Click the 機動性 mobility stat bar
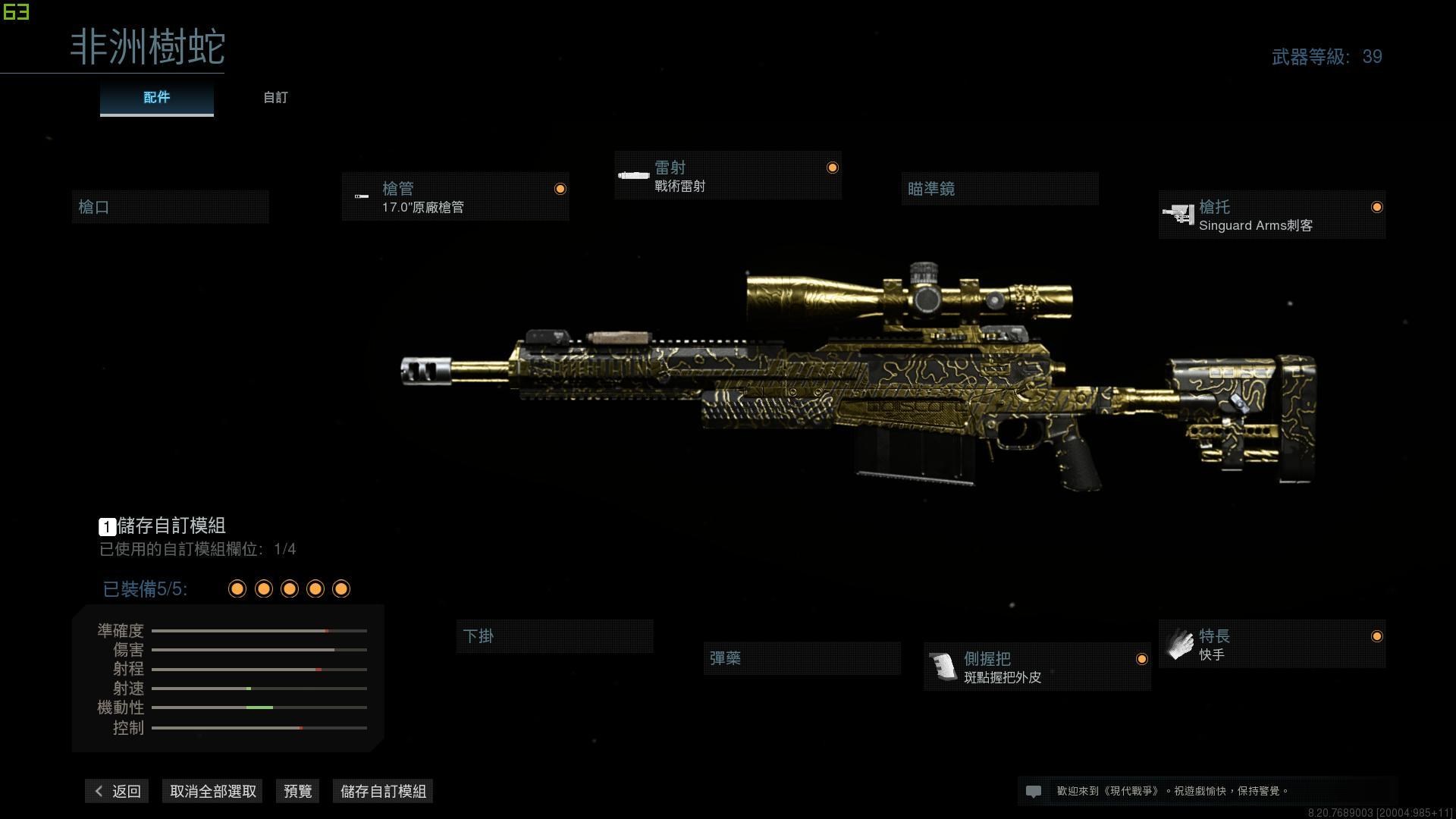The width and height of the screenshot is (1456, 819). [259, 707]
